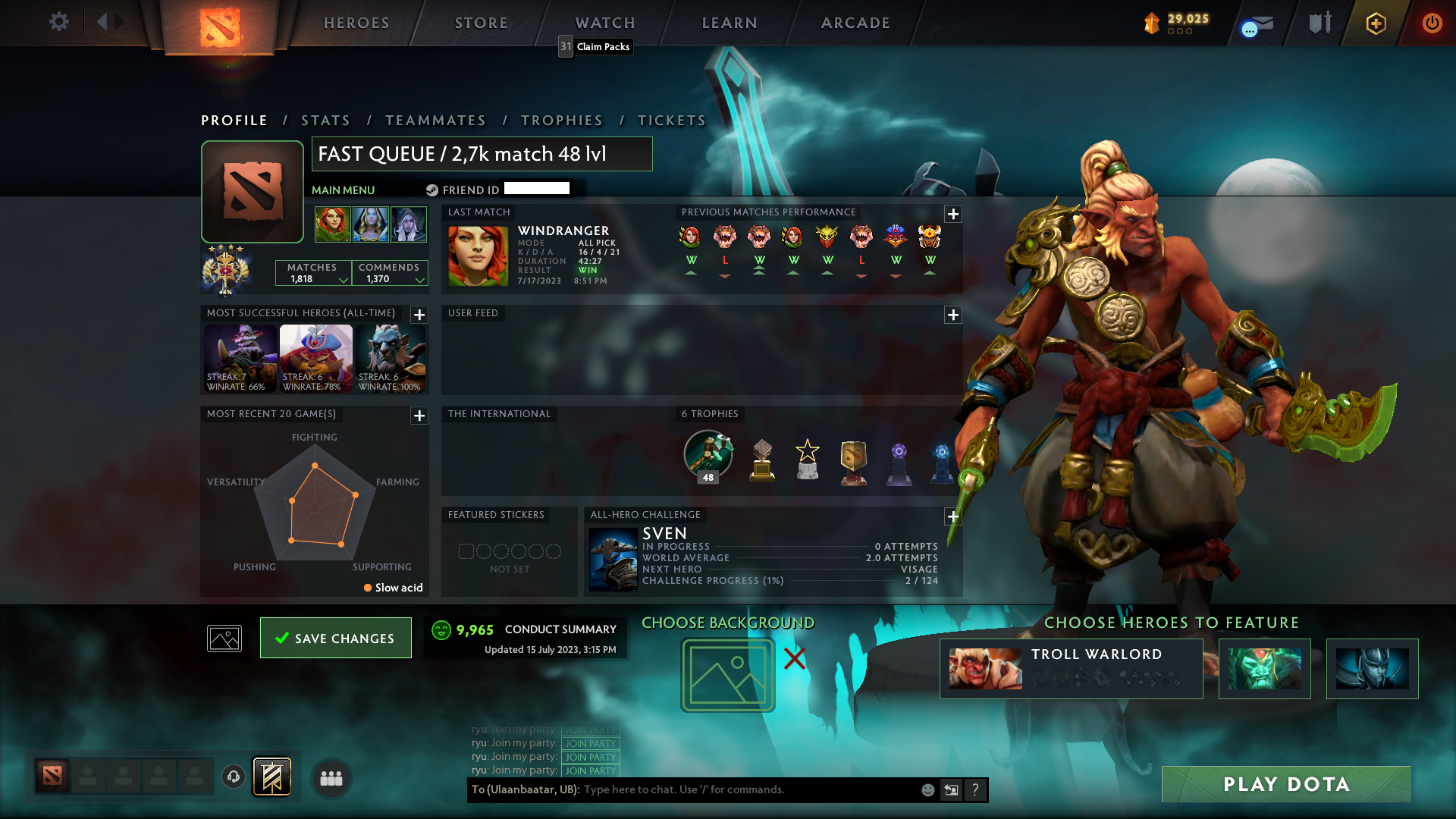Open the party finder people icon
The width and height of the screenshot is (1456, 819).
(x=330, y=778)
